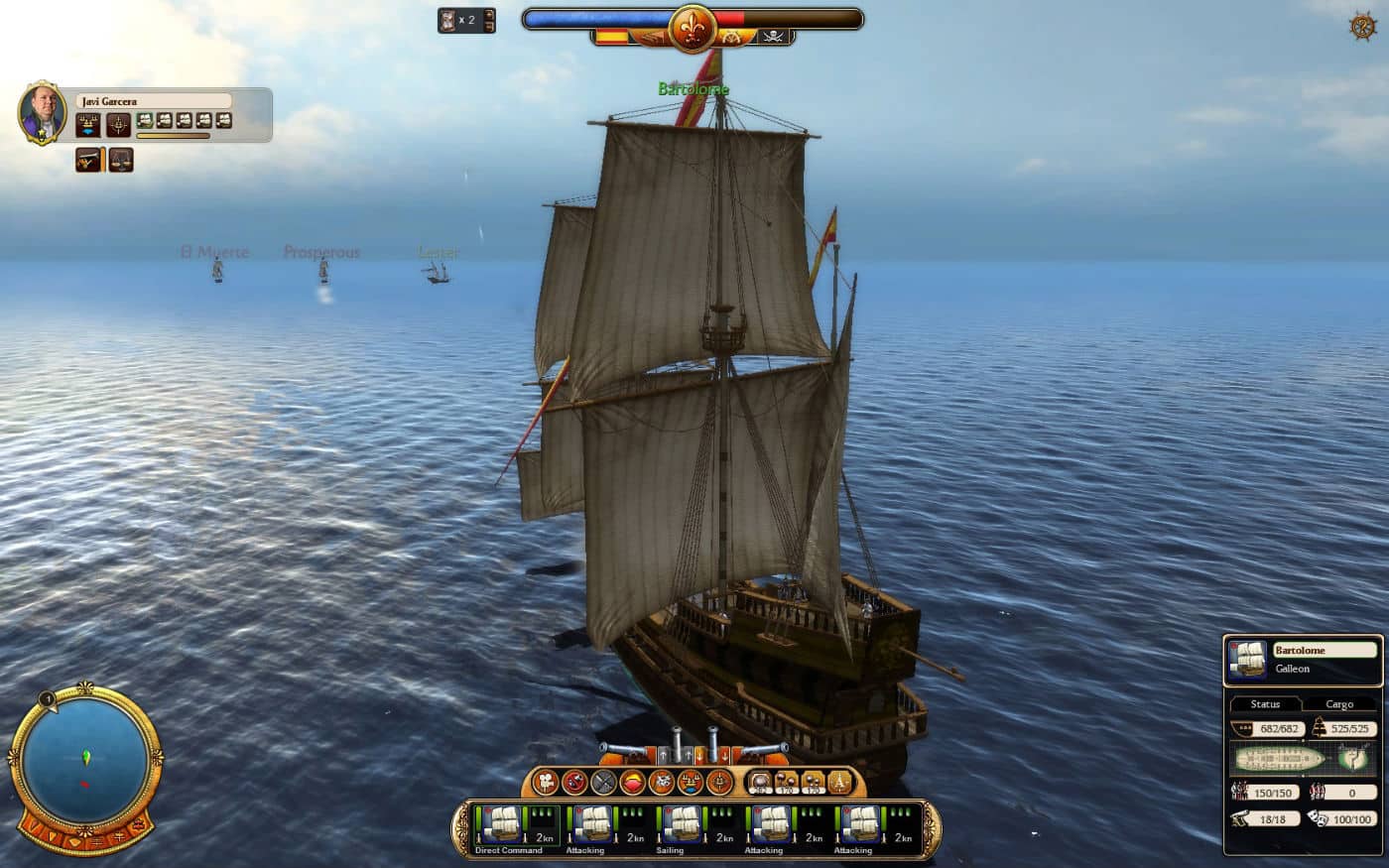This screenshot has height=868, width=1389.
Task: Click the golden sail control icon
Action: point(838,783)
